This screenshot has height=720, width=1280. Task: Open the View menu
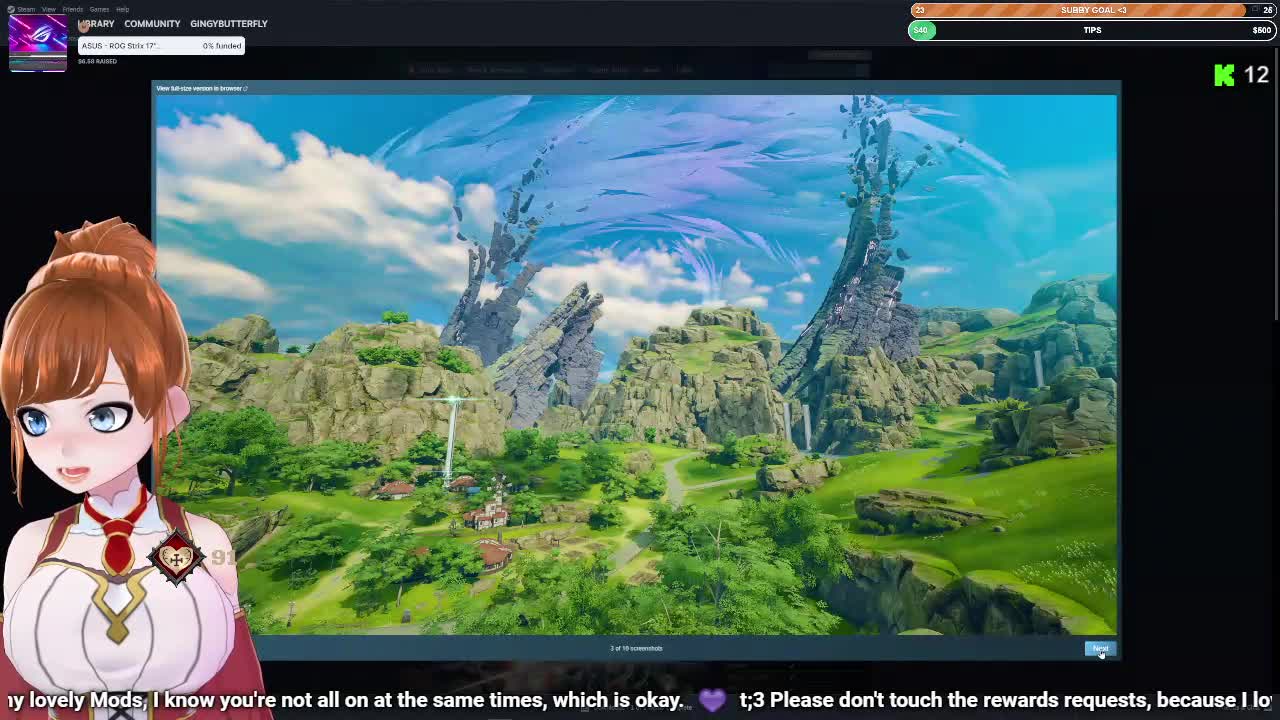pos(48,9)
